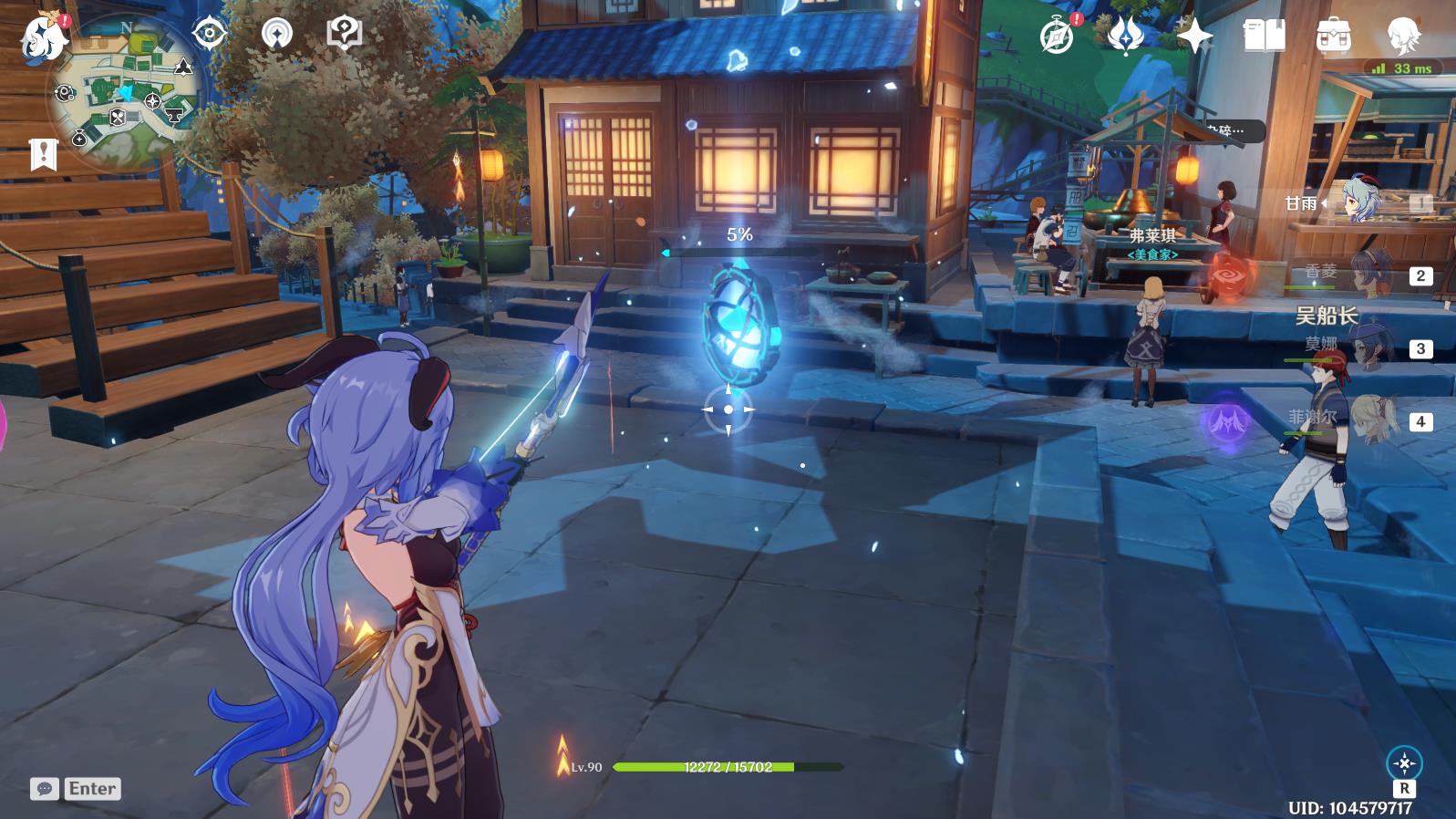Open the backpack inventory
Image resolution: width=1456 pixels, height=819 pixels.
pyautogui.click(x=1333, y=36)
